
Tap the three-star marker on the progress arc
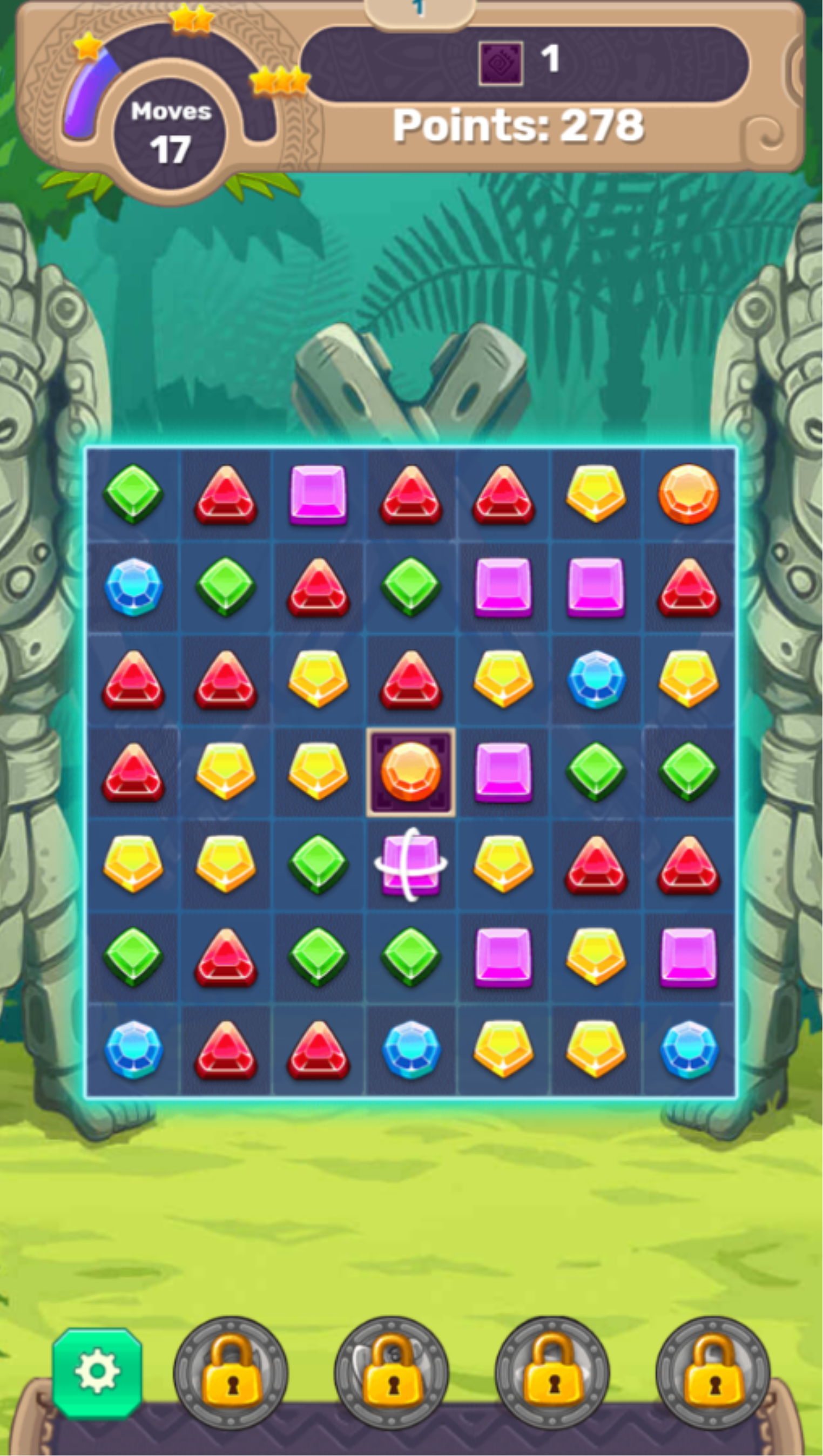tap(281, 80)
